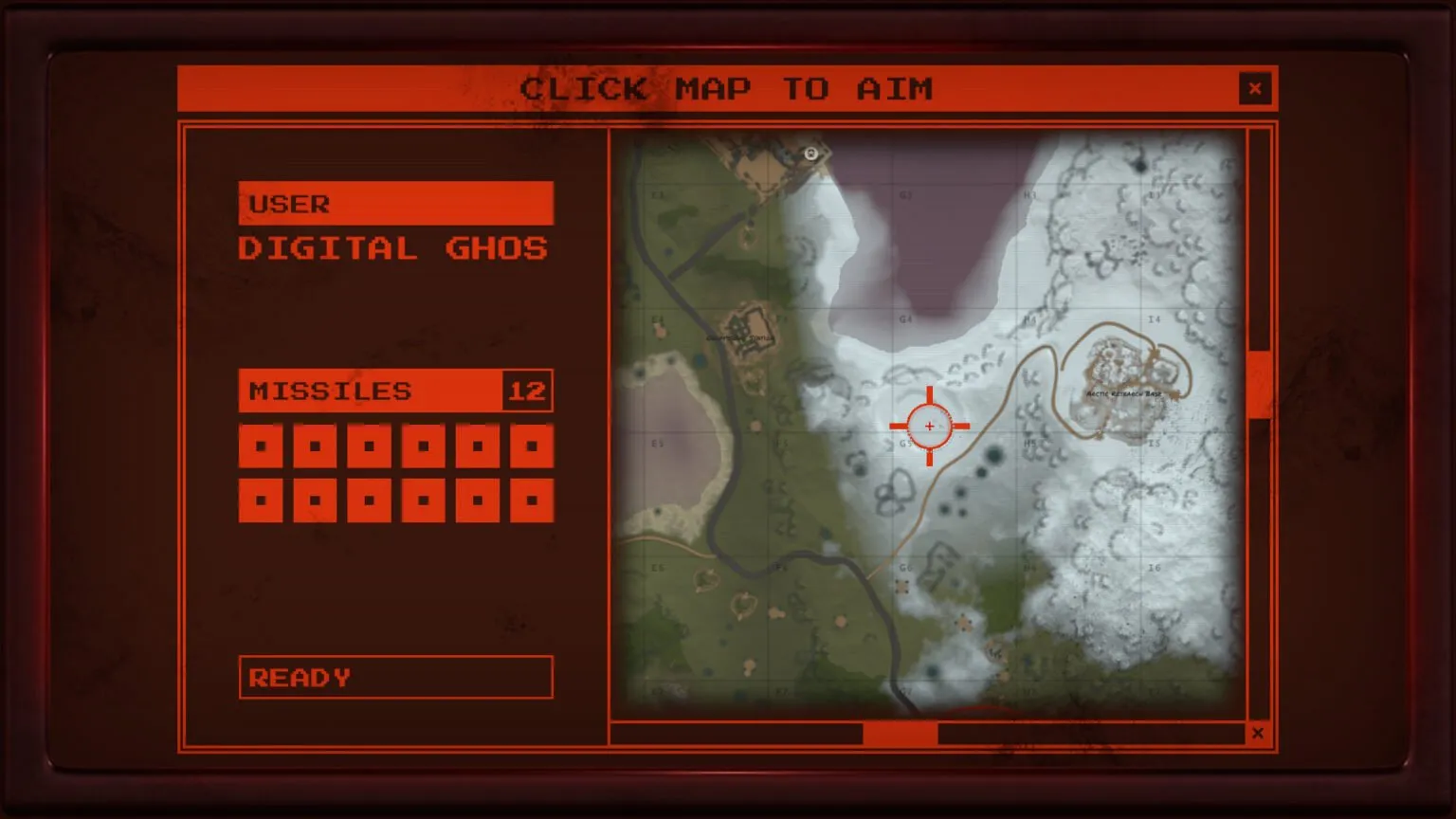Screen dimensions: 1456x819
Task: Close the map via the bottom-right X
Action: (x=1258, y=733)
